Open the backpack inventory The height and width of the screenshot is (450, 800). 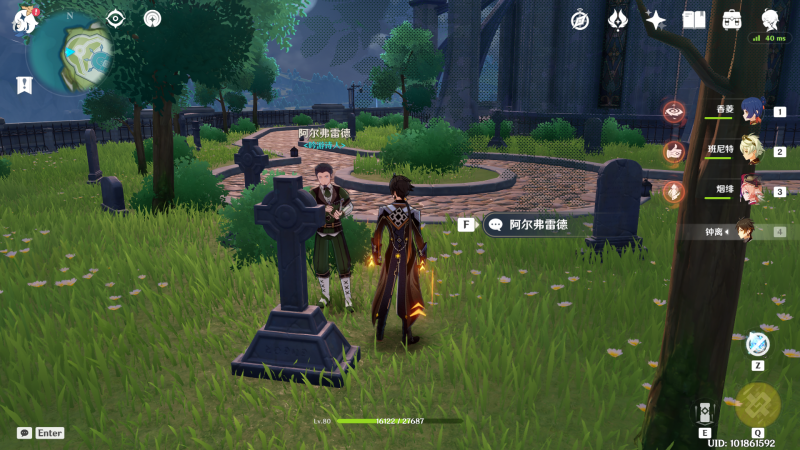[x=732, y=20]
